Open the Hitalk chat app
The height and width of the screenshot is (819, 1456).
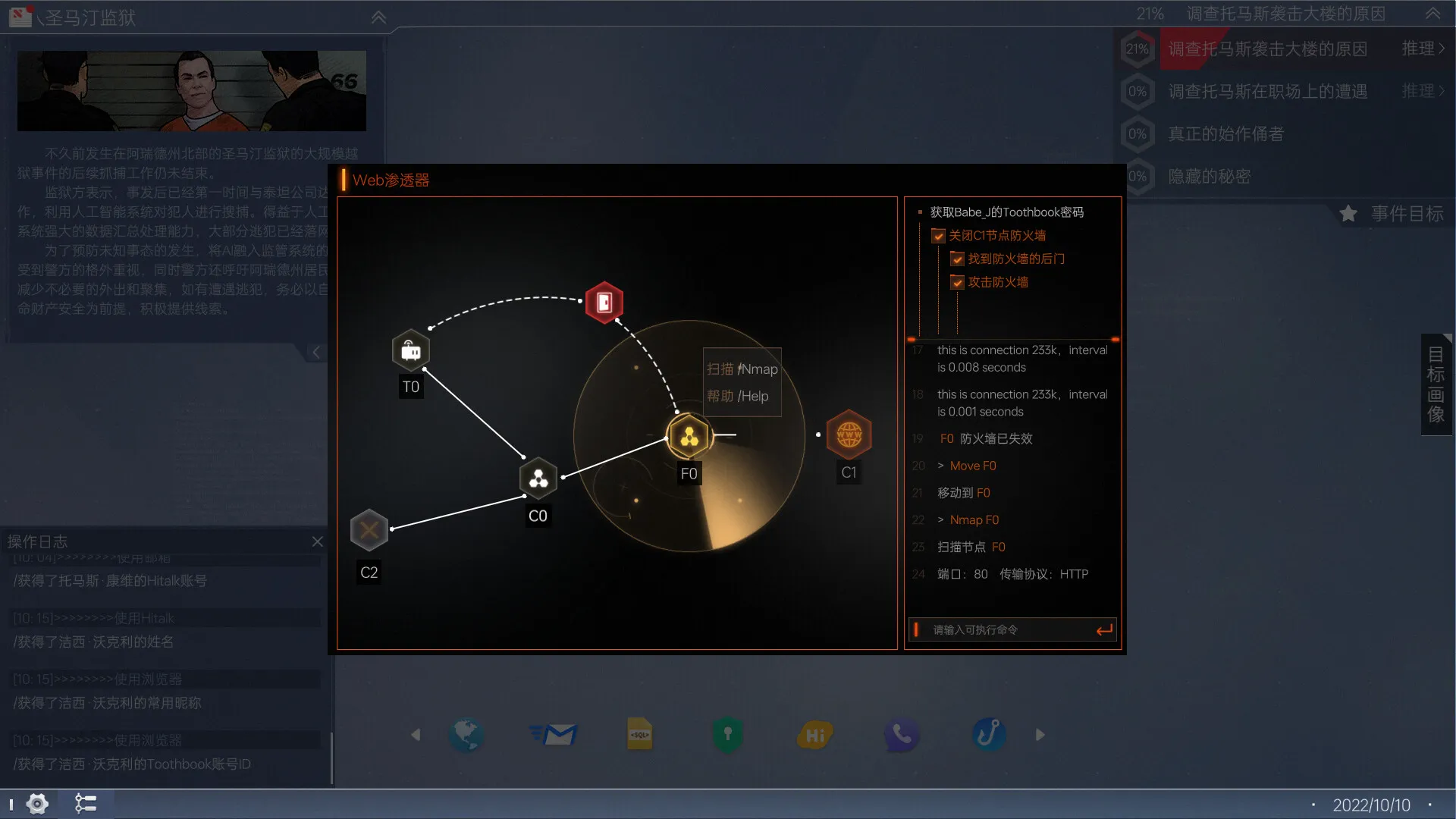pyautogui.click(x=814, y=734)
